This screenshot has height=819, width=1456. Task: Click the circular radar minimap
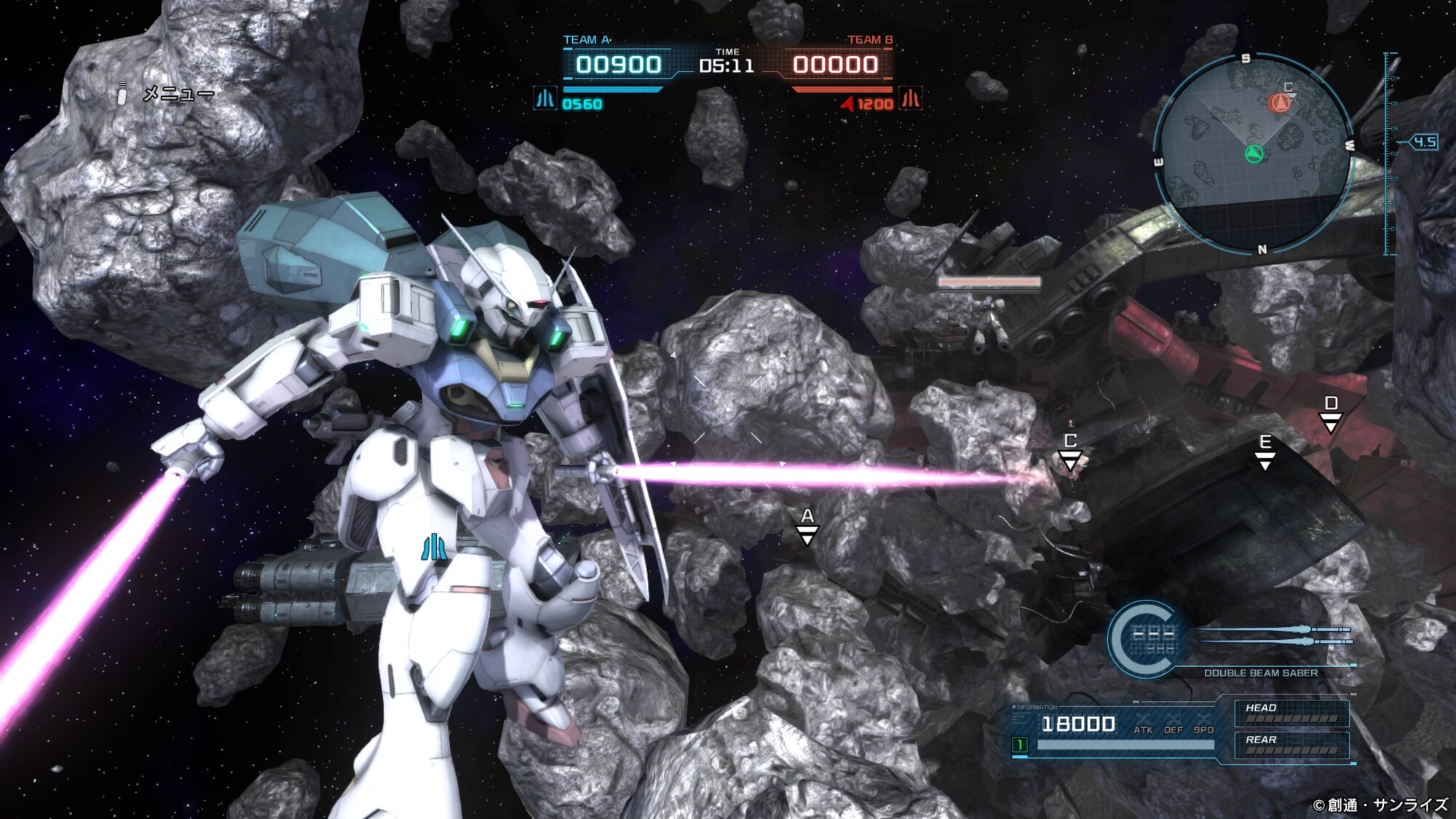coord(1254,154)
